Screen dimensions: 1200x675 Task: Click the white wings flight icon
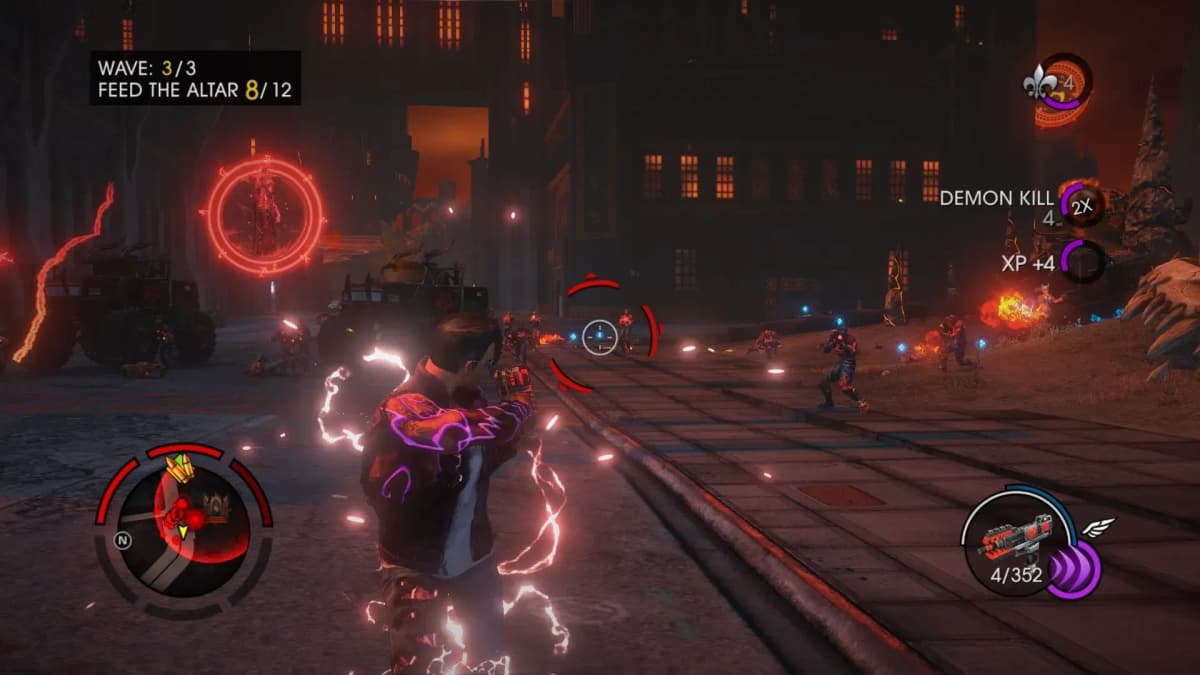(1098, 530)
